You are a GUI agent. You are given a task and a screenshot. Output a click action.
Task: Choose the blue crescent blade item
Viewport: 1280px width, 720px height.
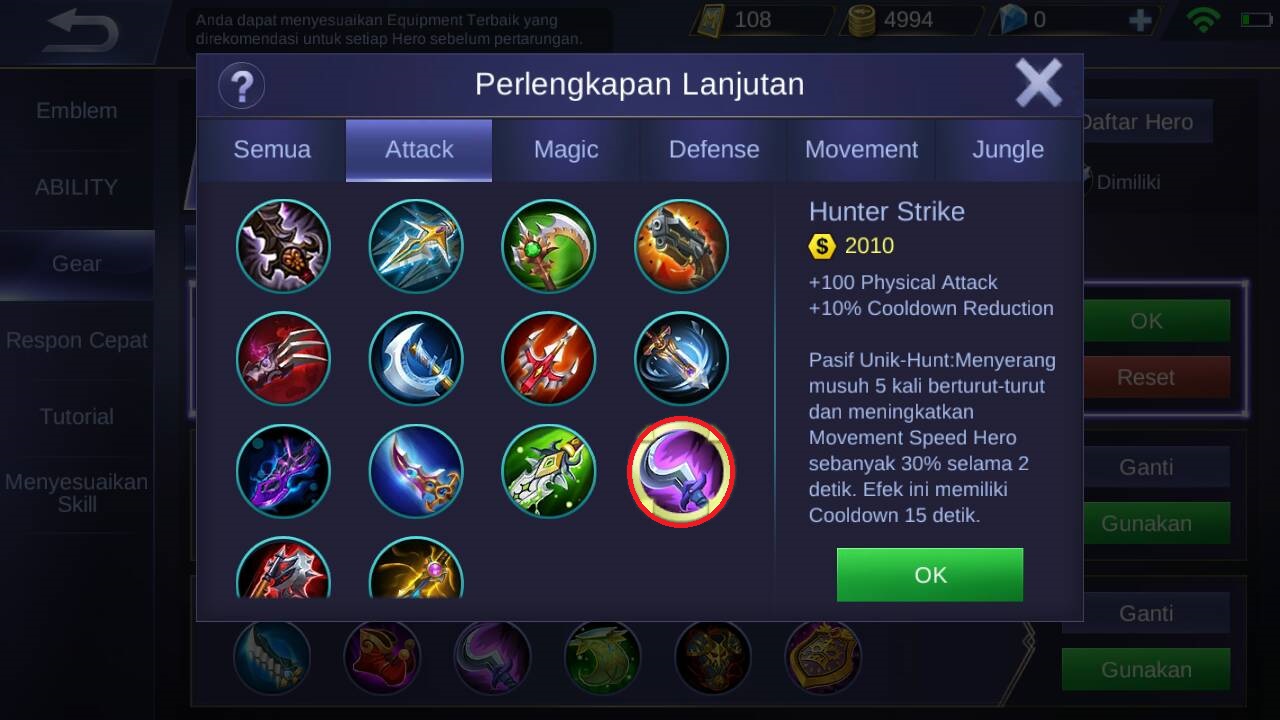(416, 359)
